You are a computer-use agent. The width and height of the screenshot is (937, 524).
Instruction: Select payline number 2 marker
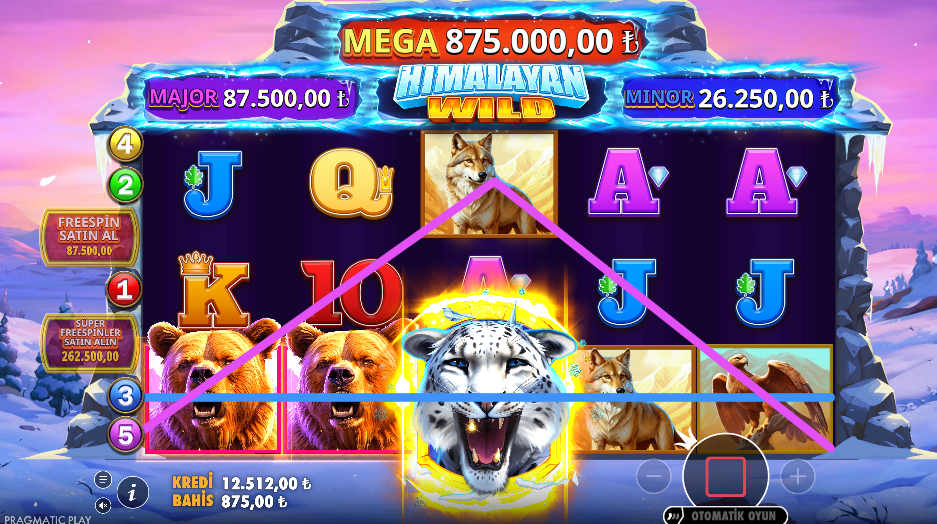[x=125, y=184]
